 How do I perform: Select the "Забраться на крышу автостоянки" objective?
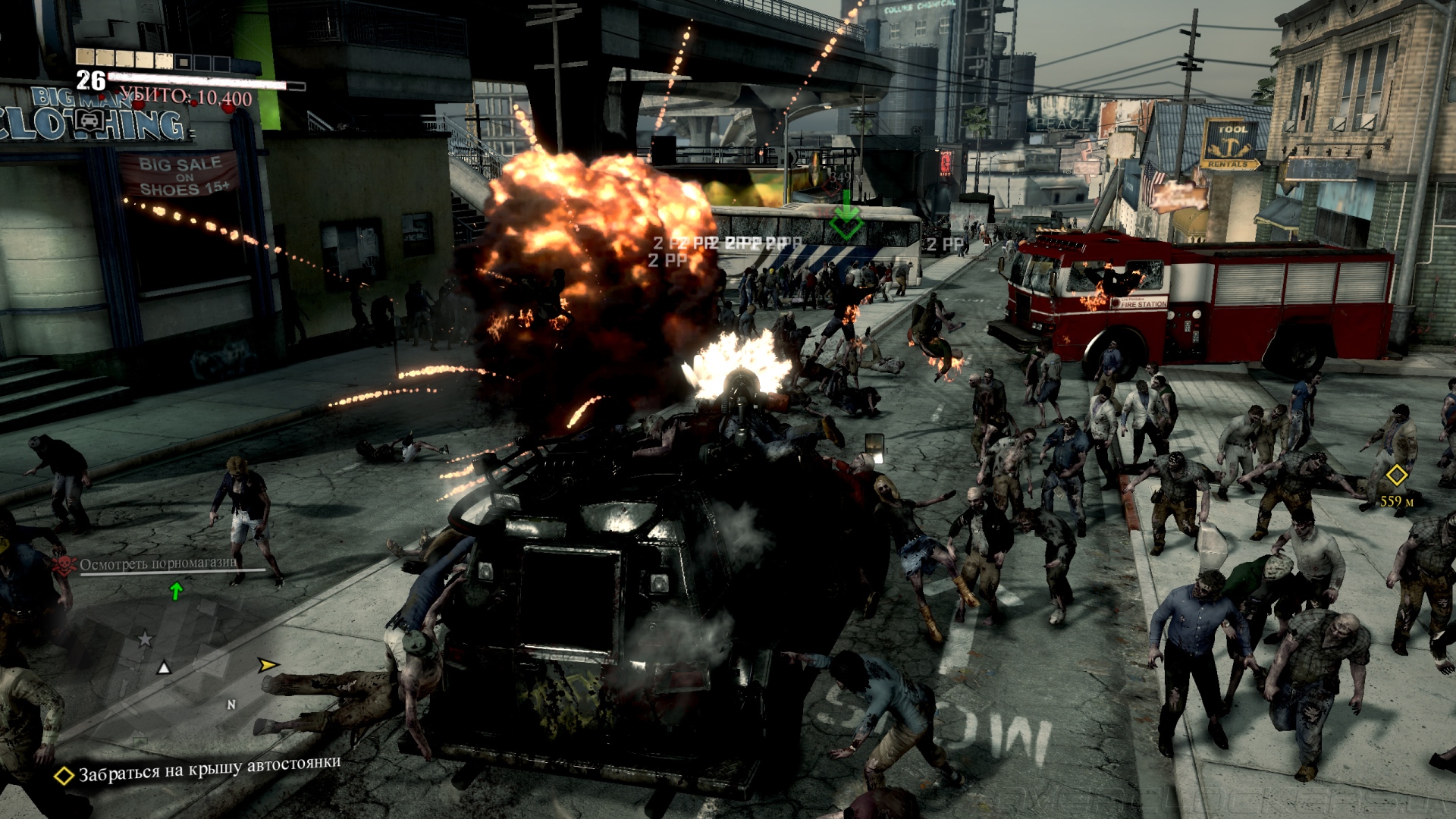click(209, 769)
